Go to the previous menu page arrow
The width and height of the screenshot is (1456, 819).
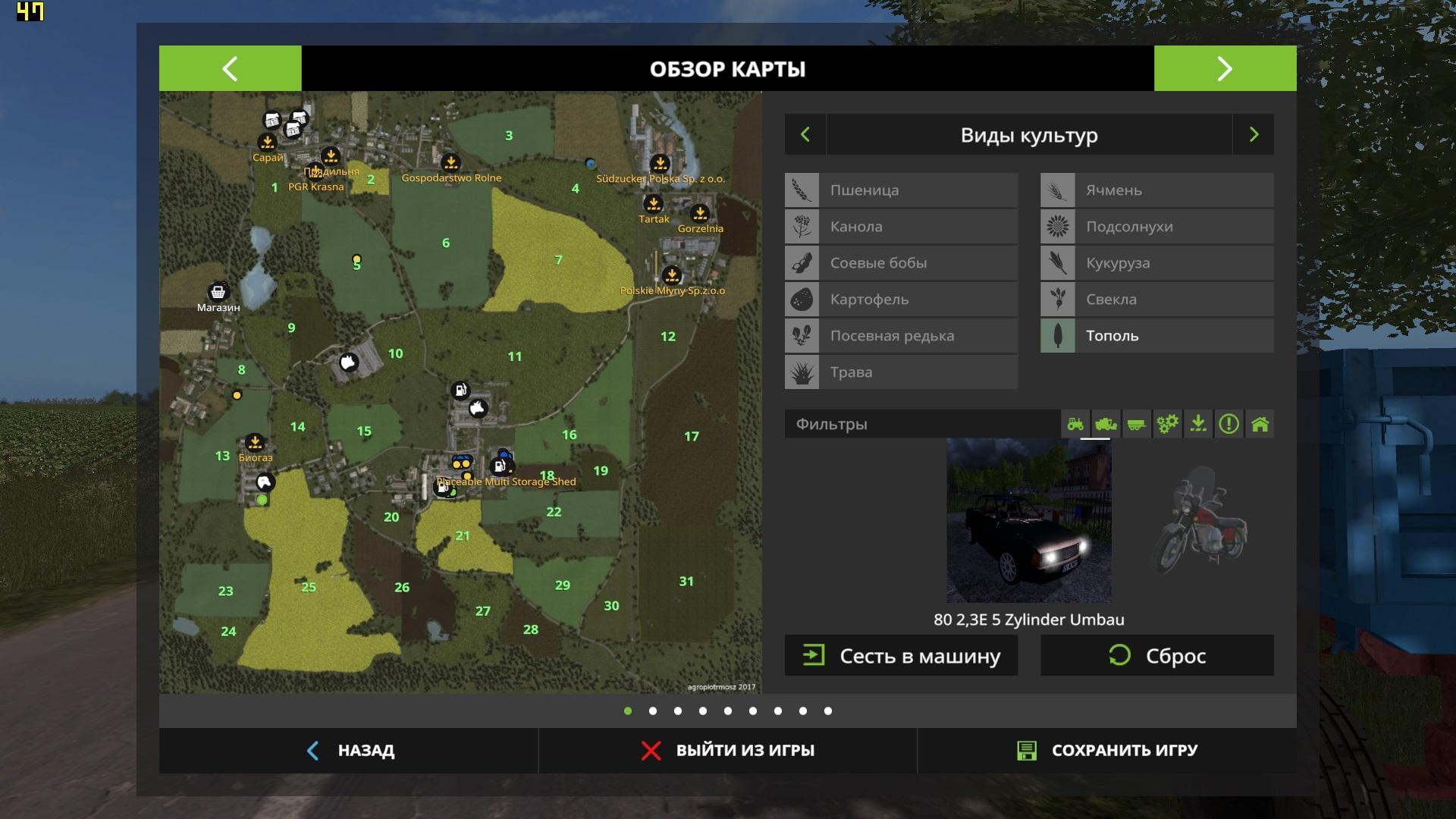pyautogui.click(x=230, y=68)
